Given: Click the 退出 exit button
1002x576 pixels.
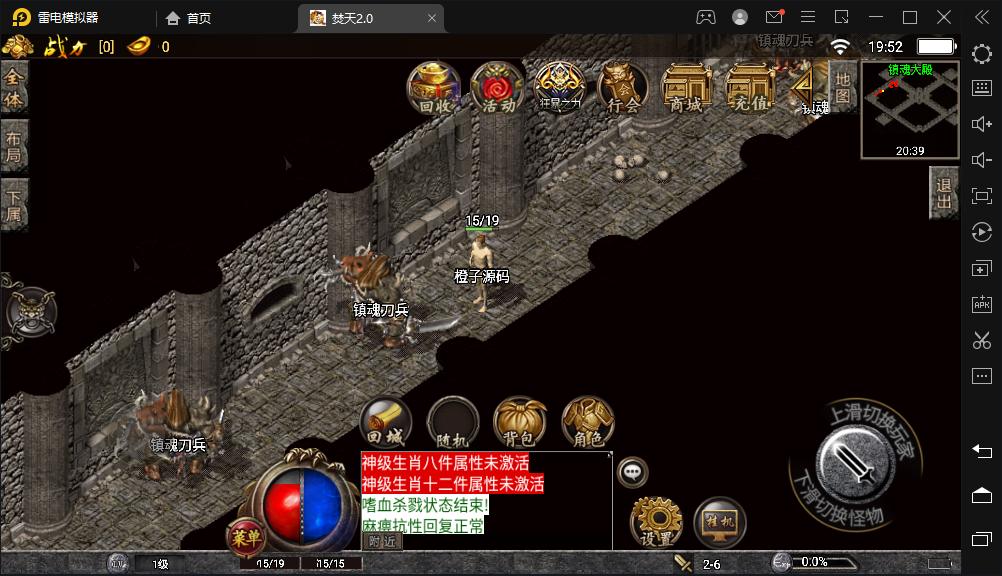Looking at the screenshot, I should coord(944,193).
